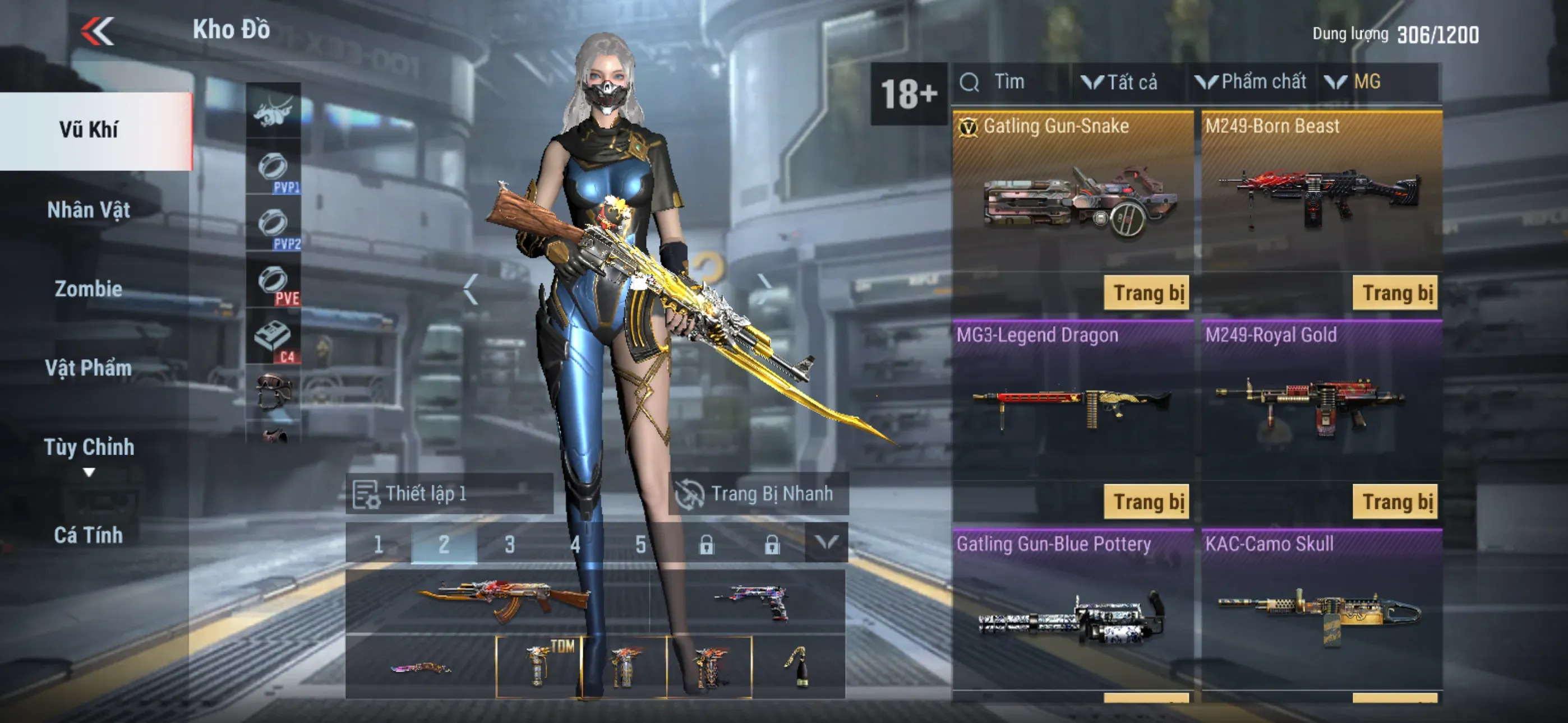1568x723 pixels.
Task: Open the Phẩm chất quality dropdown
Action: tap(1252, 82)
